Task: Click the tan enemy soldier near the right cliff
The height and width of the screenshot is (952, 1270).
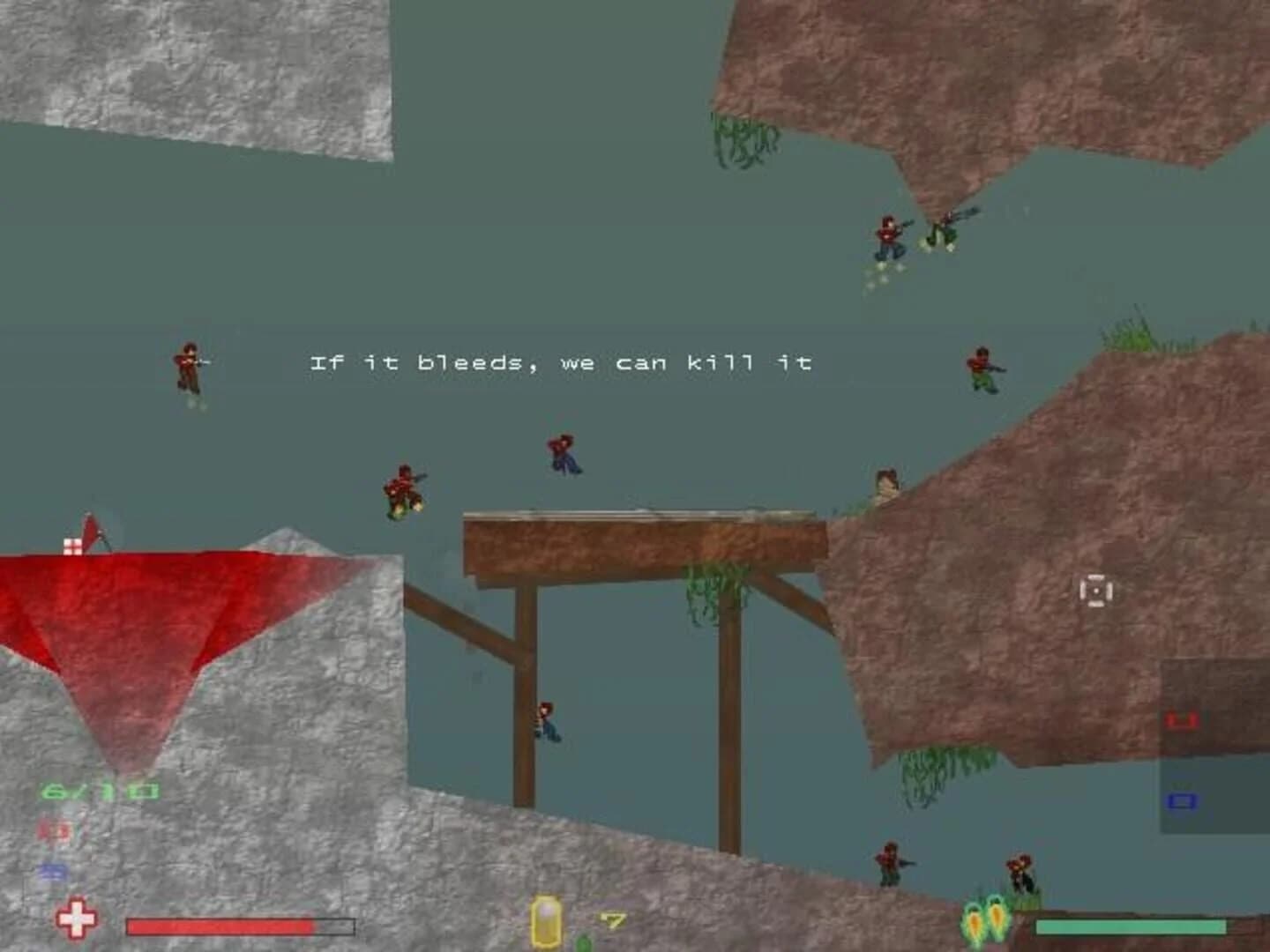Action: [x=886, y=480]
